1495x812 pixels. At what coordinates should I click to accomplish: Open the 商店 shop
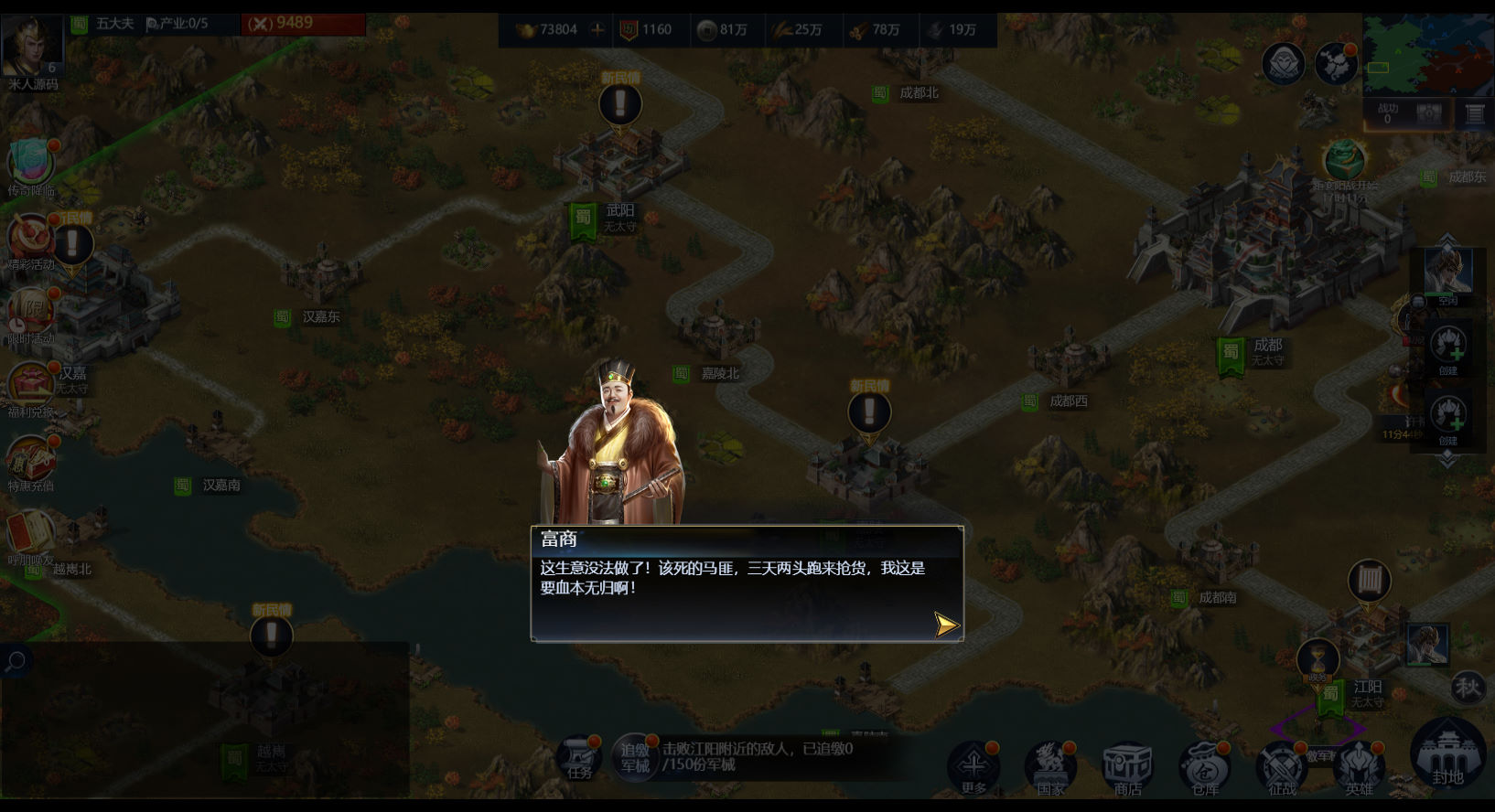(1127, 766)
